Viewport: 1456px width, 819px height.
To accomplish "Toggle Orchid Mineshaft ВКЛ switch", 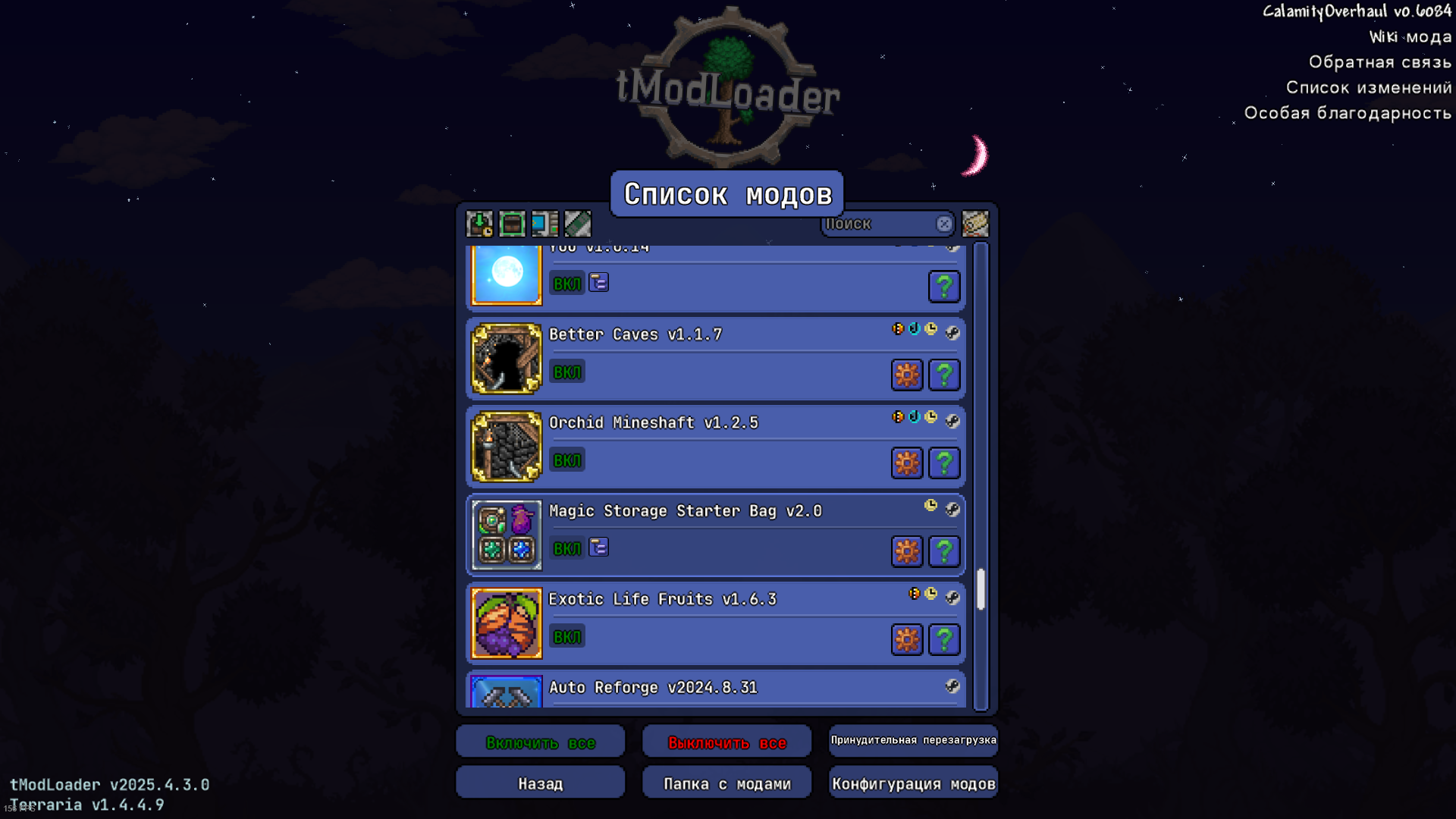I will [x=566, y=460].
